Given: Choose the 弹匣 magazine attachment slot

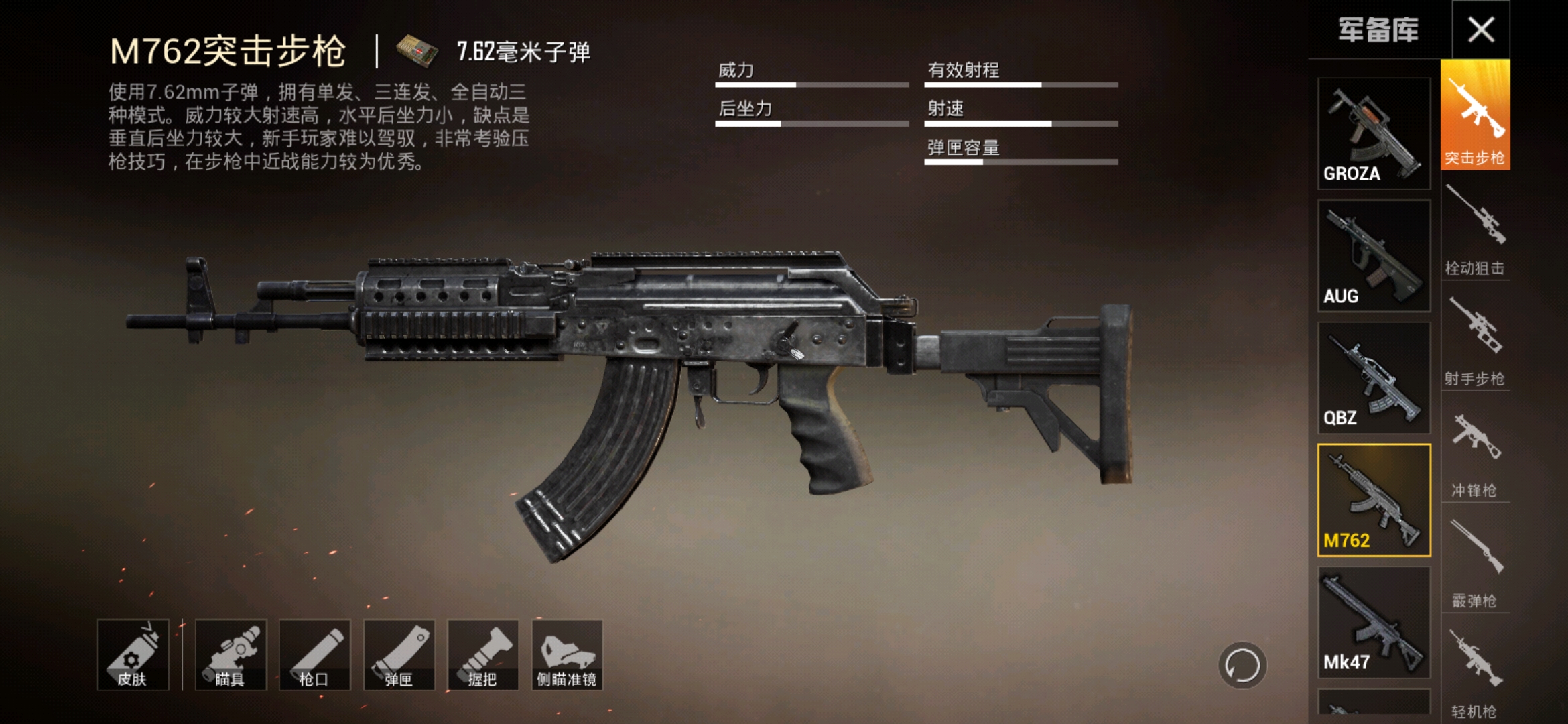Looking at the screenshot, I should click(399, 655).
